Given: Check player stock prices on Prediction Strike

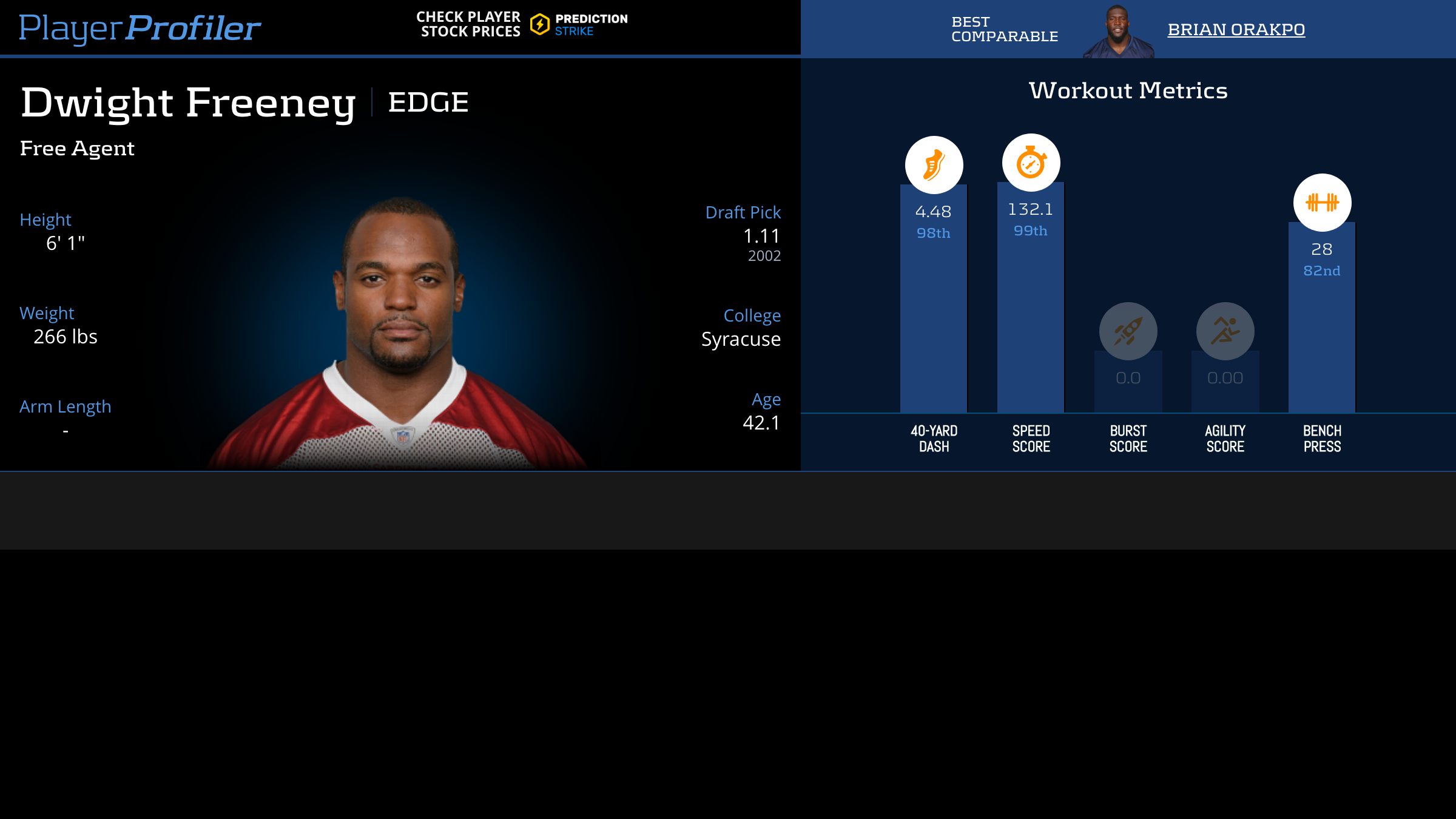Looking at the screenshot, I should [522, 25].
